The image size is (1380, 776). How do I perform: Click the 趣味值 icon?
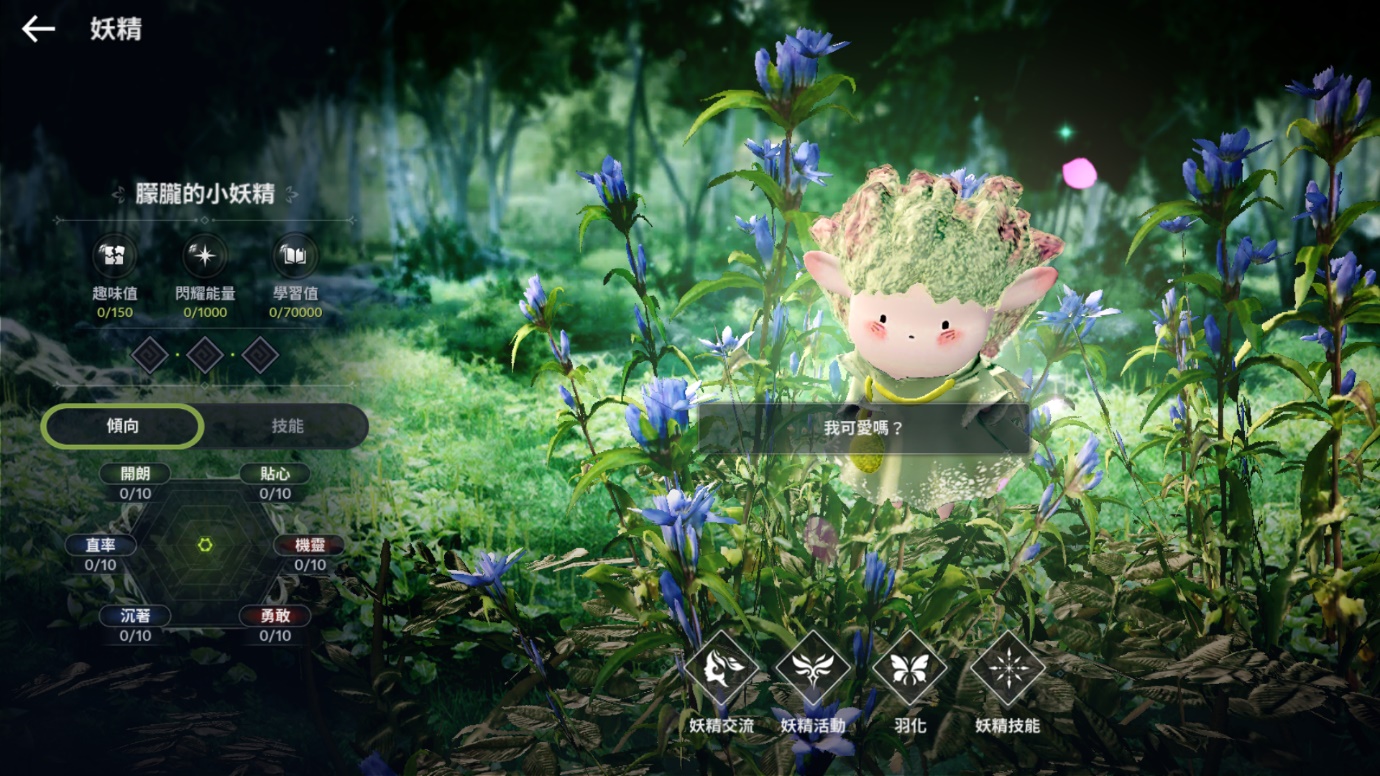[x=115, y=256]
